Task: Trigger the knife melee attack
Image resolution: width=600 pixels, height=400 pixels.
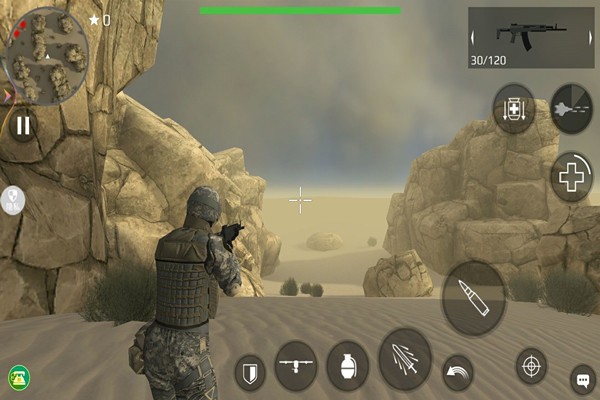Action: [x=405, y=359]
